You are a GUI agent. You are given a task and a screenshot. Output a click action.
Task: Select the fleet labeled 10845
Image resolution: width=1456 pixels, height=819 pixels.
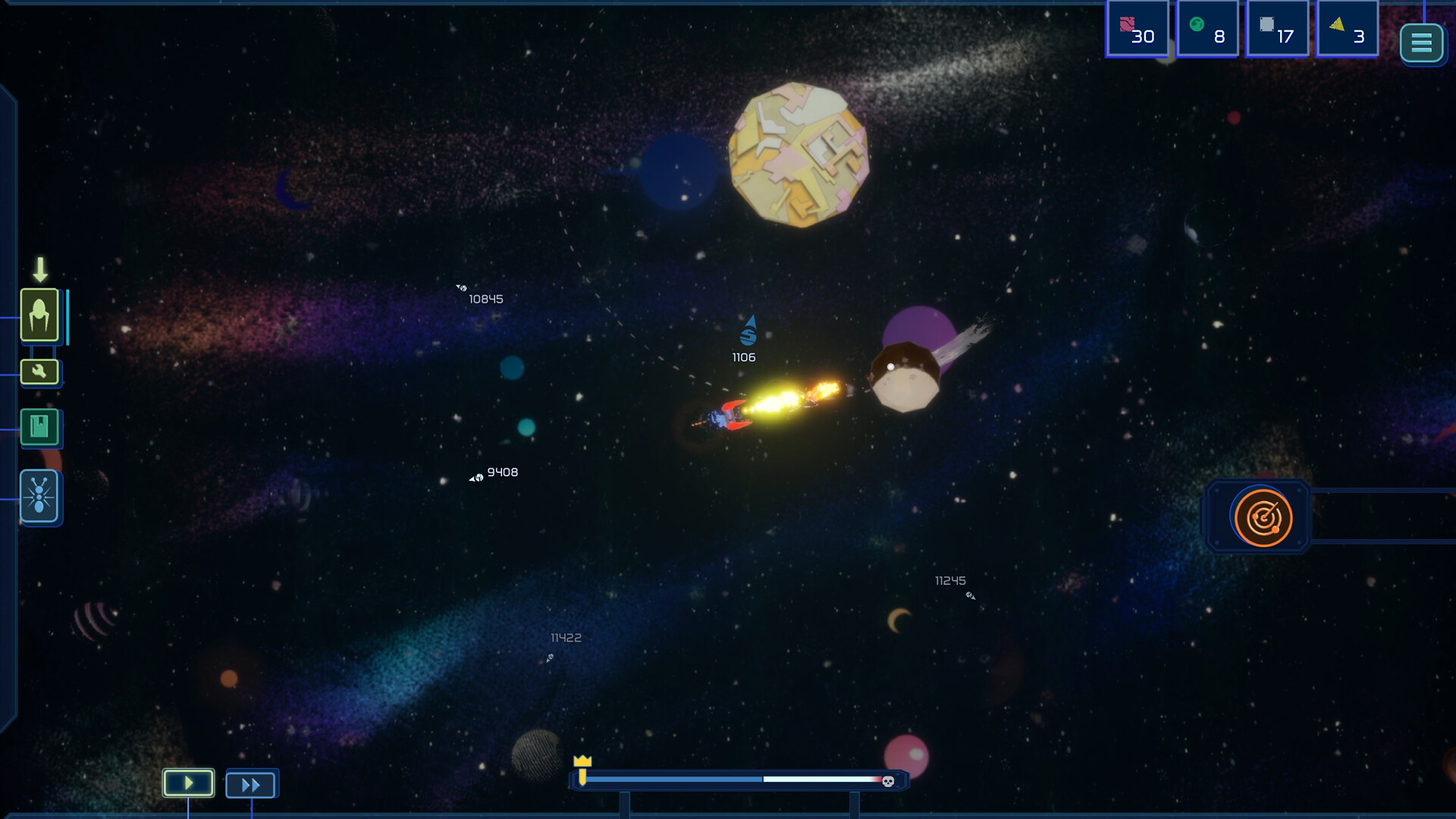pos(462,288)
